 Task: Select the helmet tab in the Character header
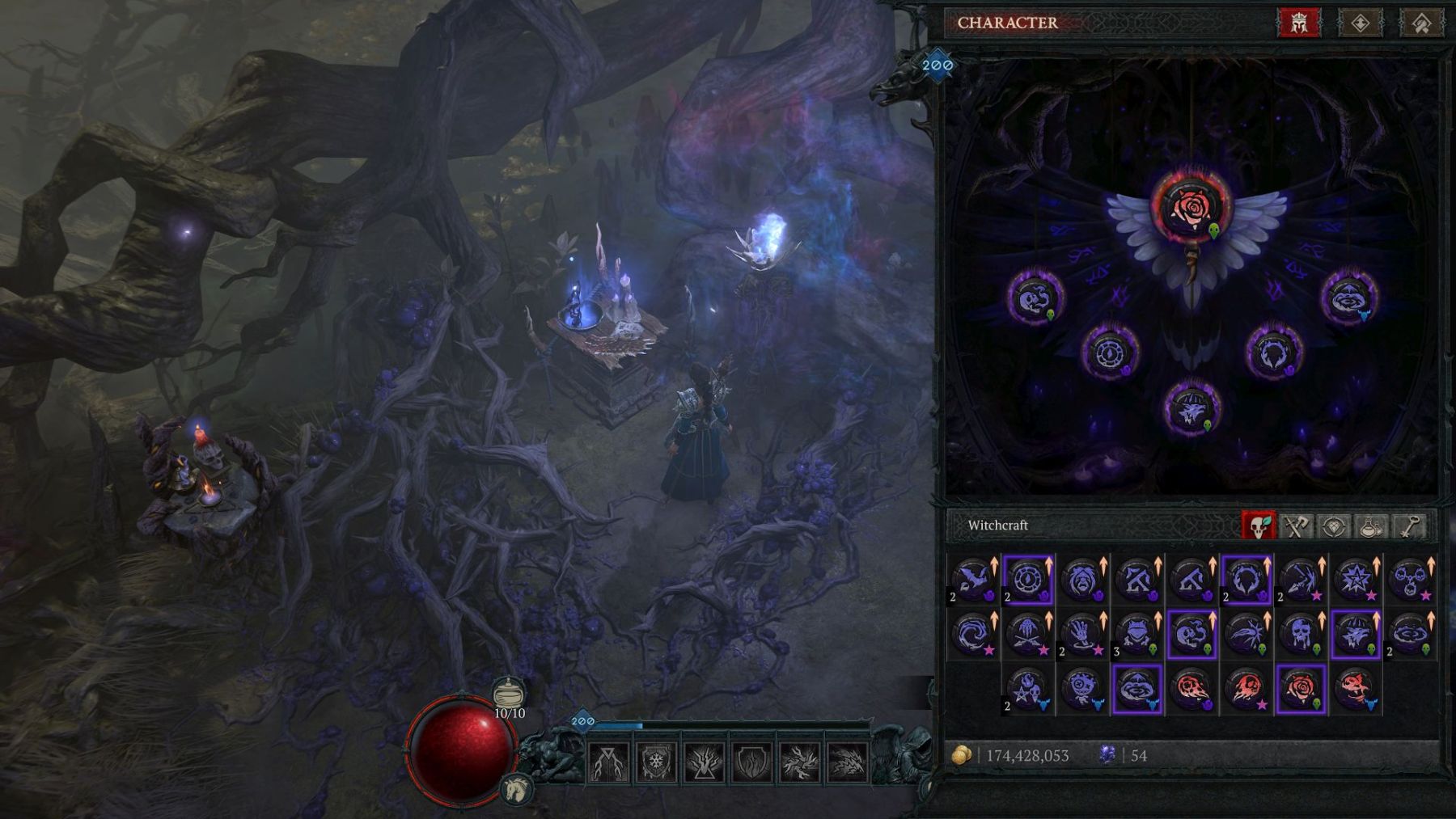pos(1298,23)
